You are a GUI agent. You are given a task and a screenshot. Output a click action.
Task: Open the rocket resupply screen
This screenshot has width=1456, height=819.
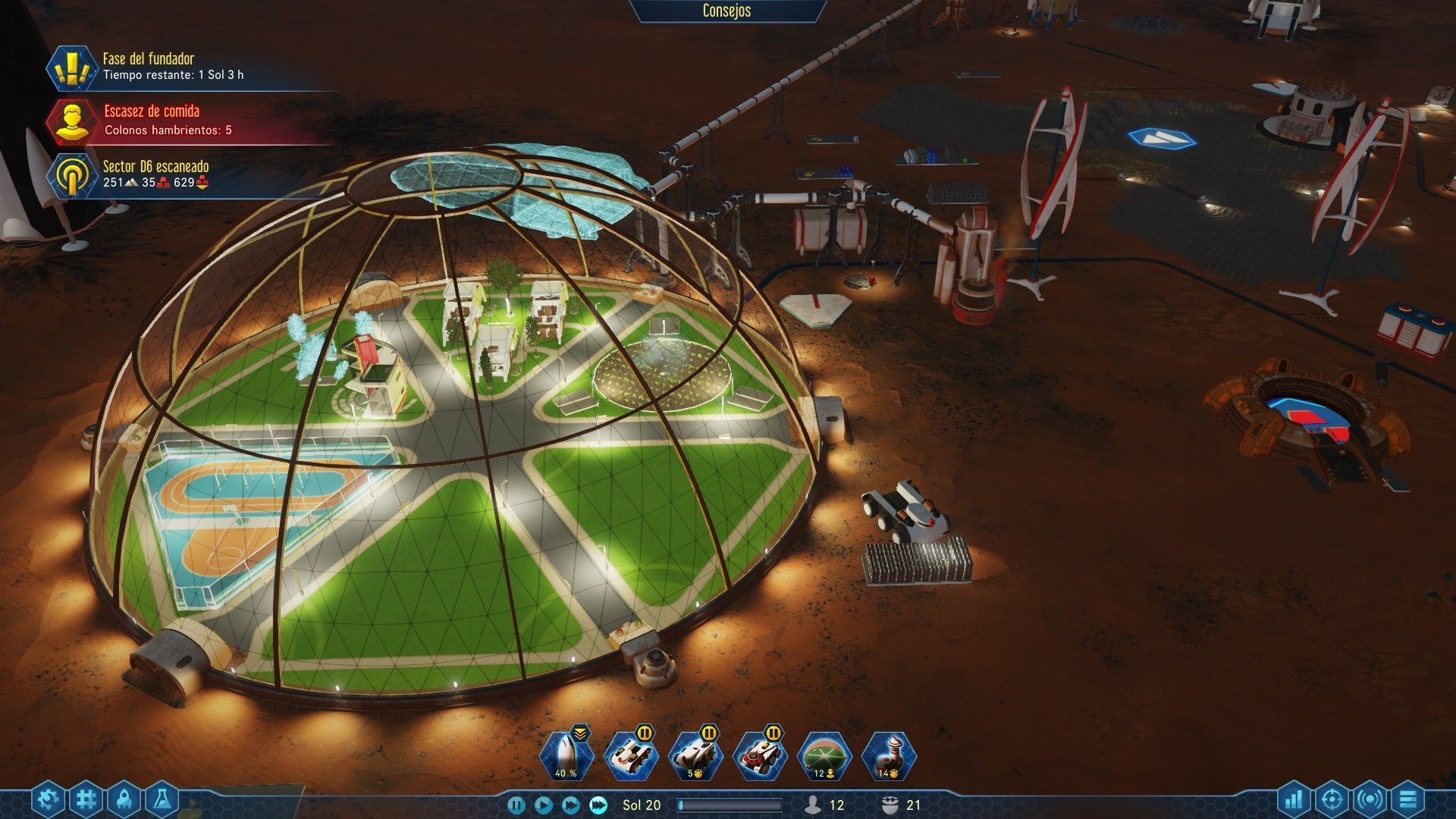click(x=124, y=799)
